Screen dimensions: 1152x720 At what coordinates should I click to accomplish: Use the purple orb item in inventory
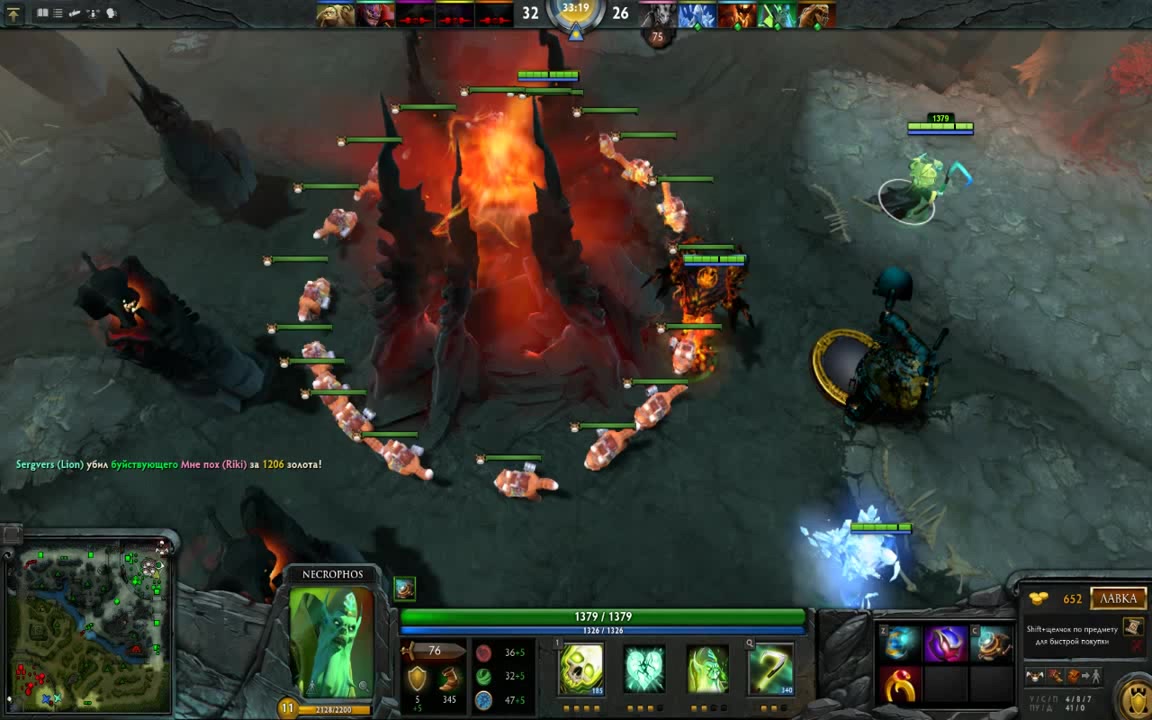pyautogui.click(x=945, y=644)
